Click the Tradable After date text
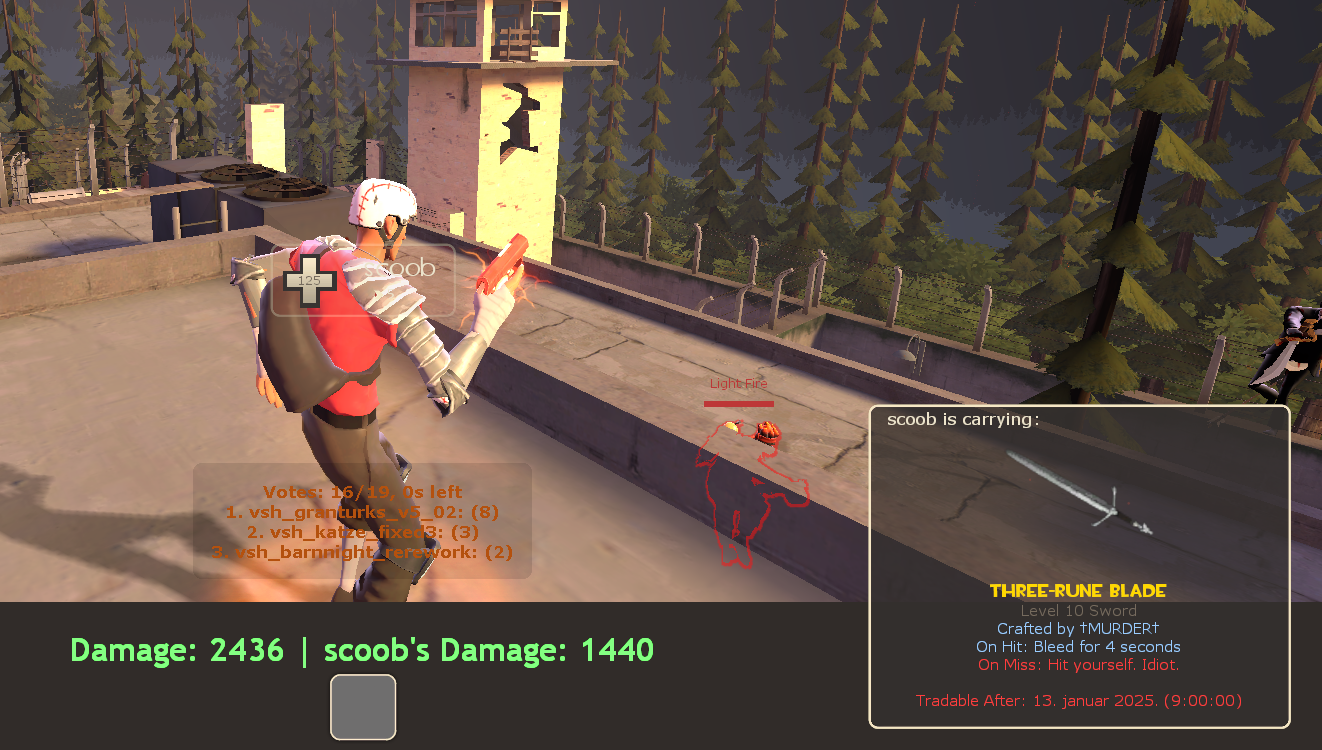This screenshot has height=750, width=1322. (x=1077, y=700)
